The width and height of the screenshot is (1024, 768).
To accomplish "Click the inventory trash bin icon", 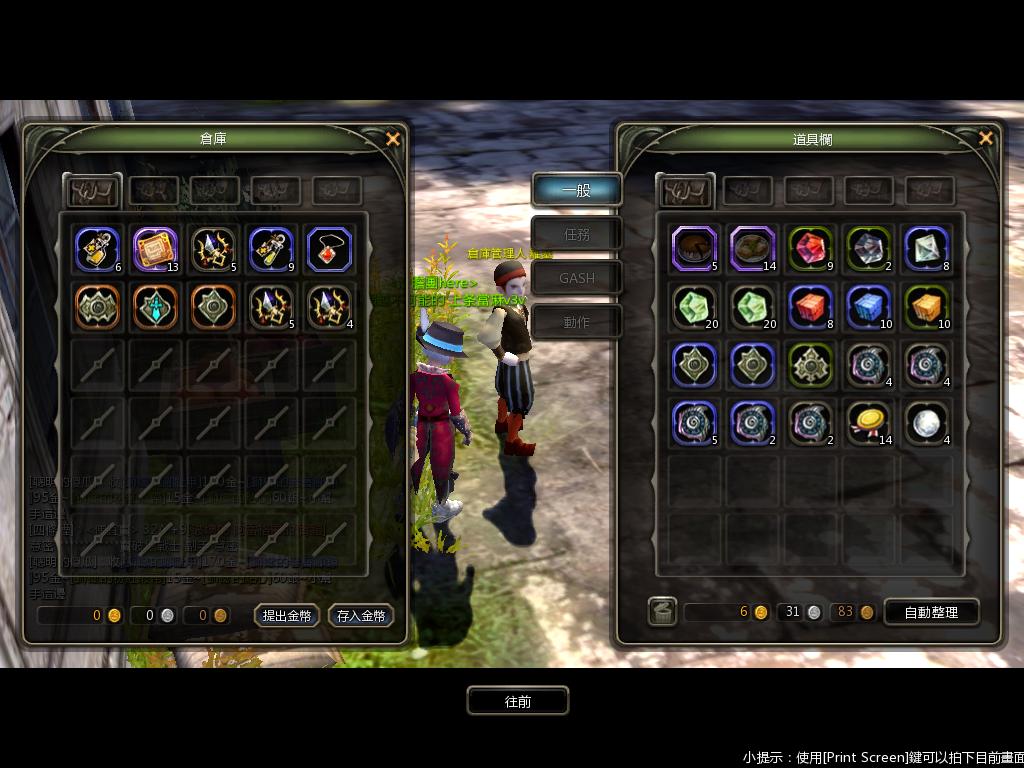I will (x=662, y=611).
